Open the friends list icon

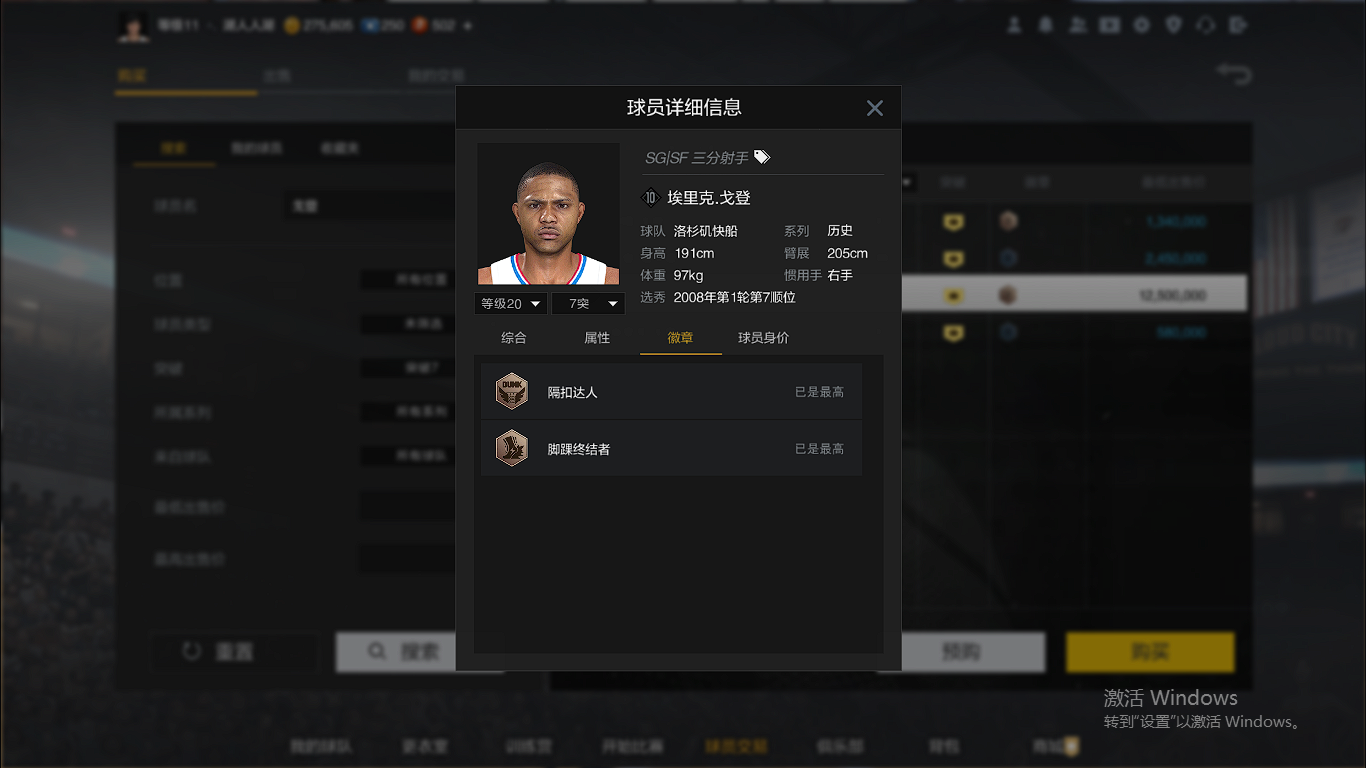pos(1077,25)
